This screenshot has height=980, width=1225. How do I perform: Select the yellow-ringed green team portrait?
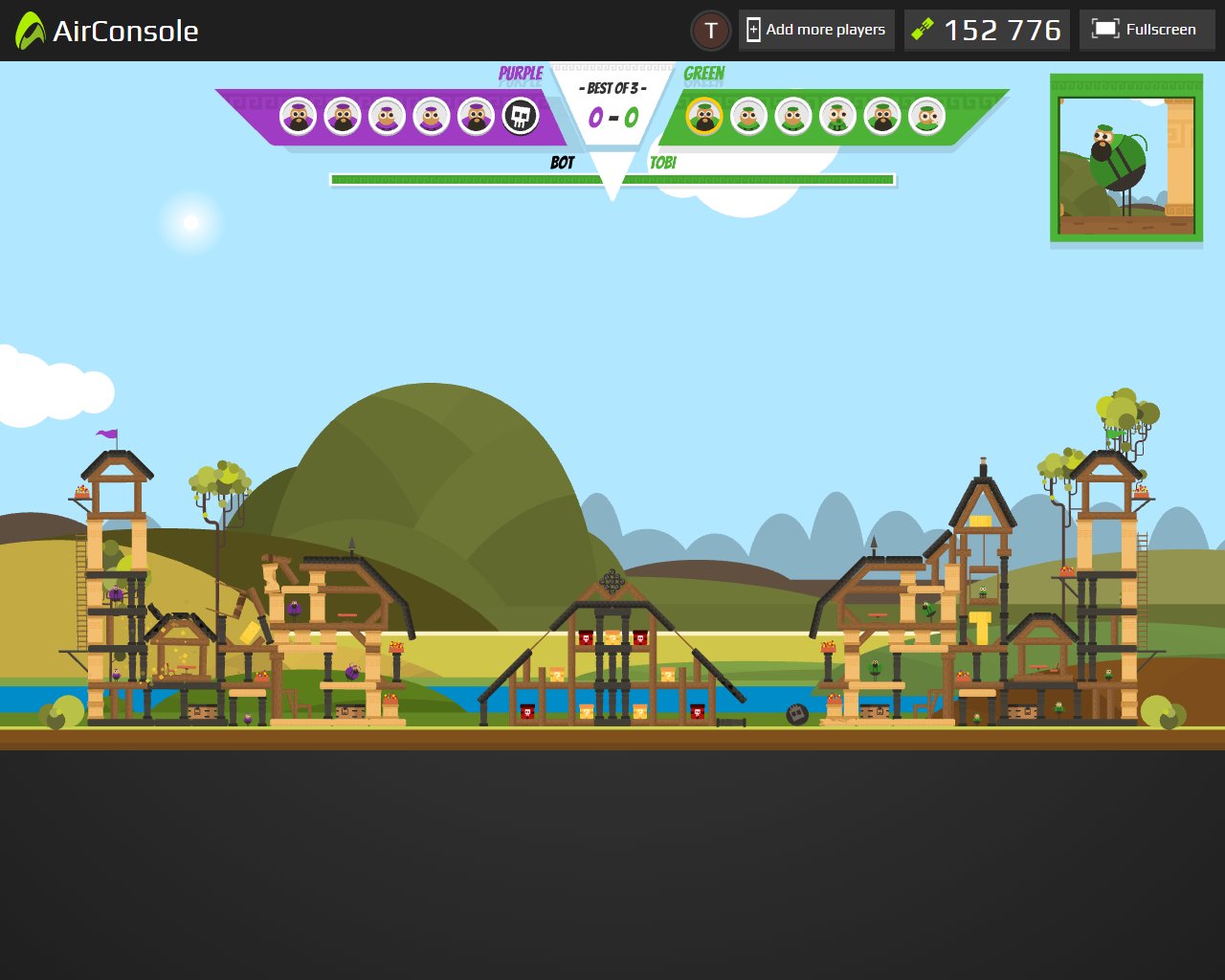tap(704, 117)
